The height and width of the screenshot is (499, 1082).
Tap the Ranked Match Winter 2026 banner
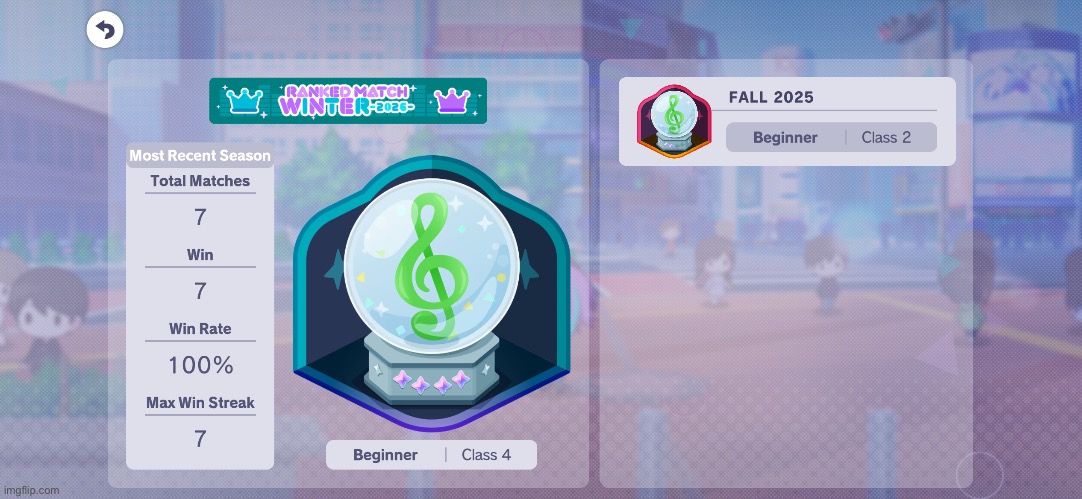pyautogui.click(x=347, y=101)
